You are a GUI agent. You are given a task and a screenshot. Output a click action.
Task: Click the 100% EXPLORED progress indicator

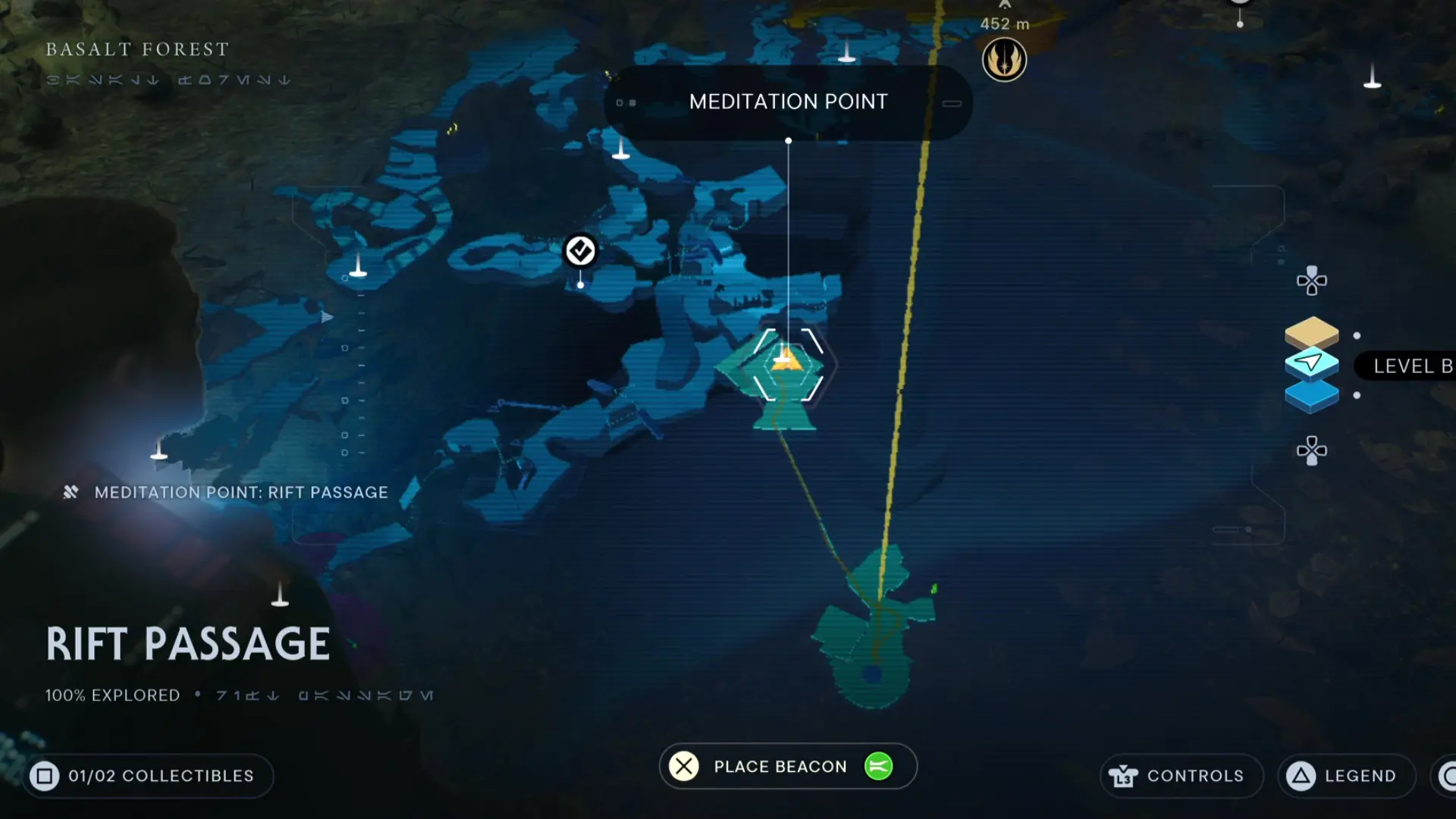(111, 694)
